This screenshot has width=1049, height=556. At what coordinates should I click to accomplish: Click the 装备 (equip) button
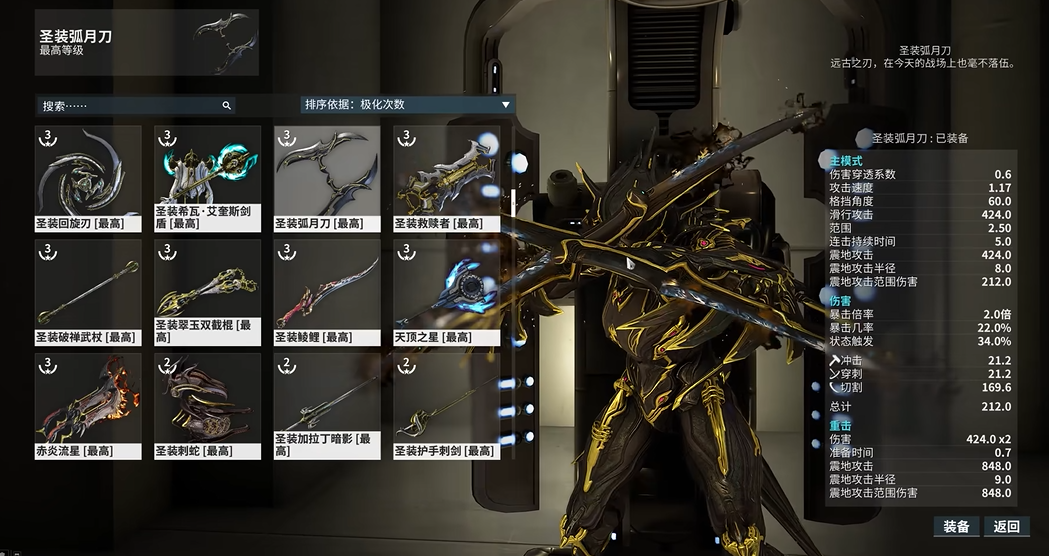click(x=956, y=527)
